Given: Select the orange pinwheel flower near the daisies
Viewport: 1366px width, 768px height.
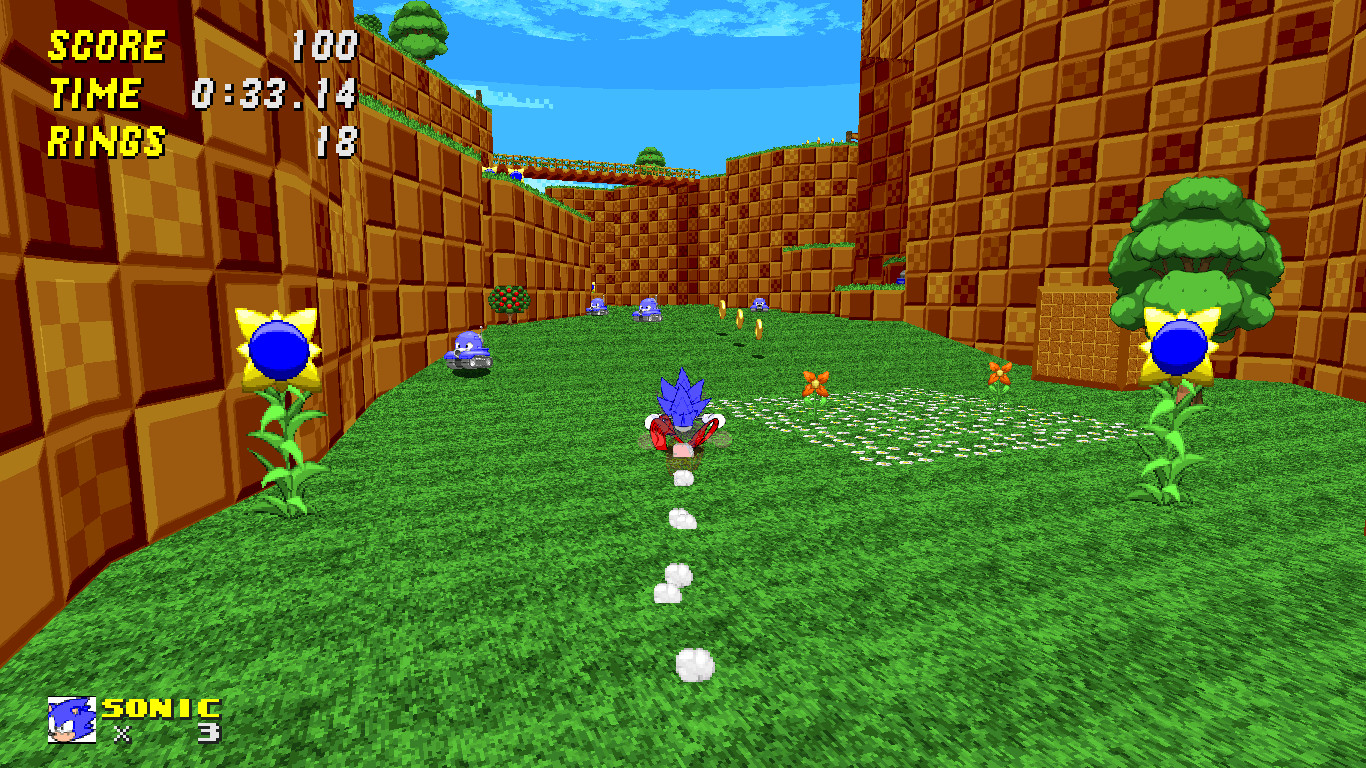Looking at the screenshot, I should tap(815, 385).
